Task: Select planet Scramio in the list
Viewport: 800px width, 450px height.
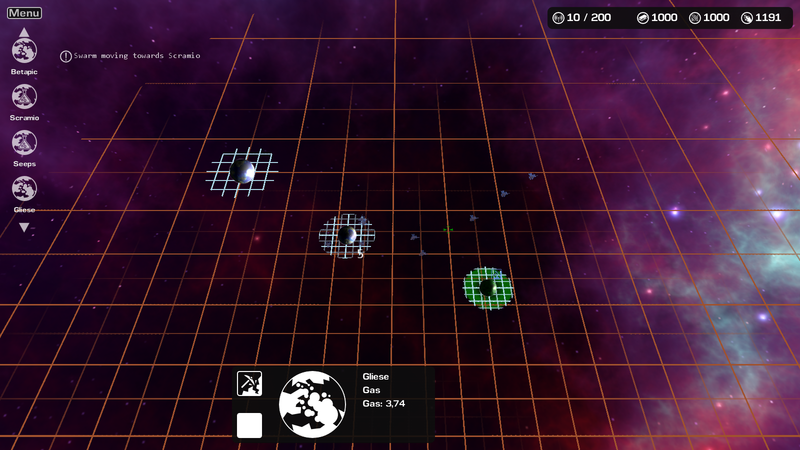Action: click(24, 97)
